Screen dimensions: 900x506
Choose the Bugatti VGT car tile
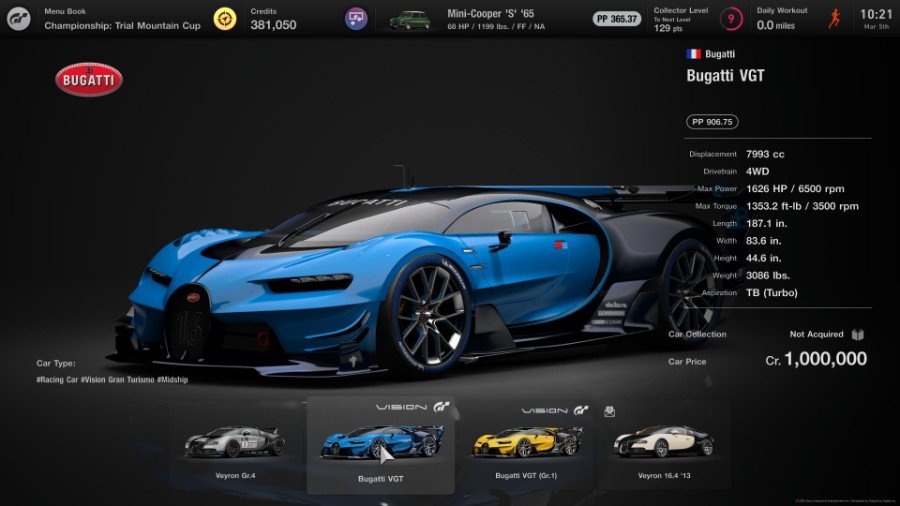381,445
